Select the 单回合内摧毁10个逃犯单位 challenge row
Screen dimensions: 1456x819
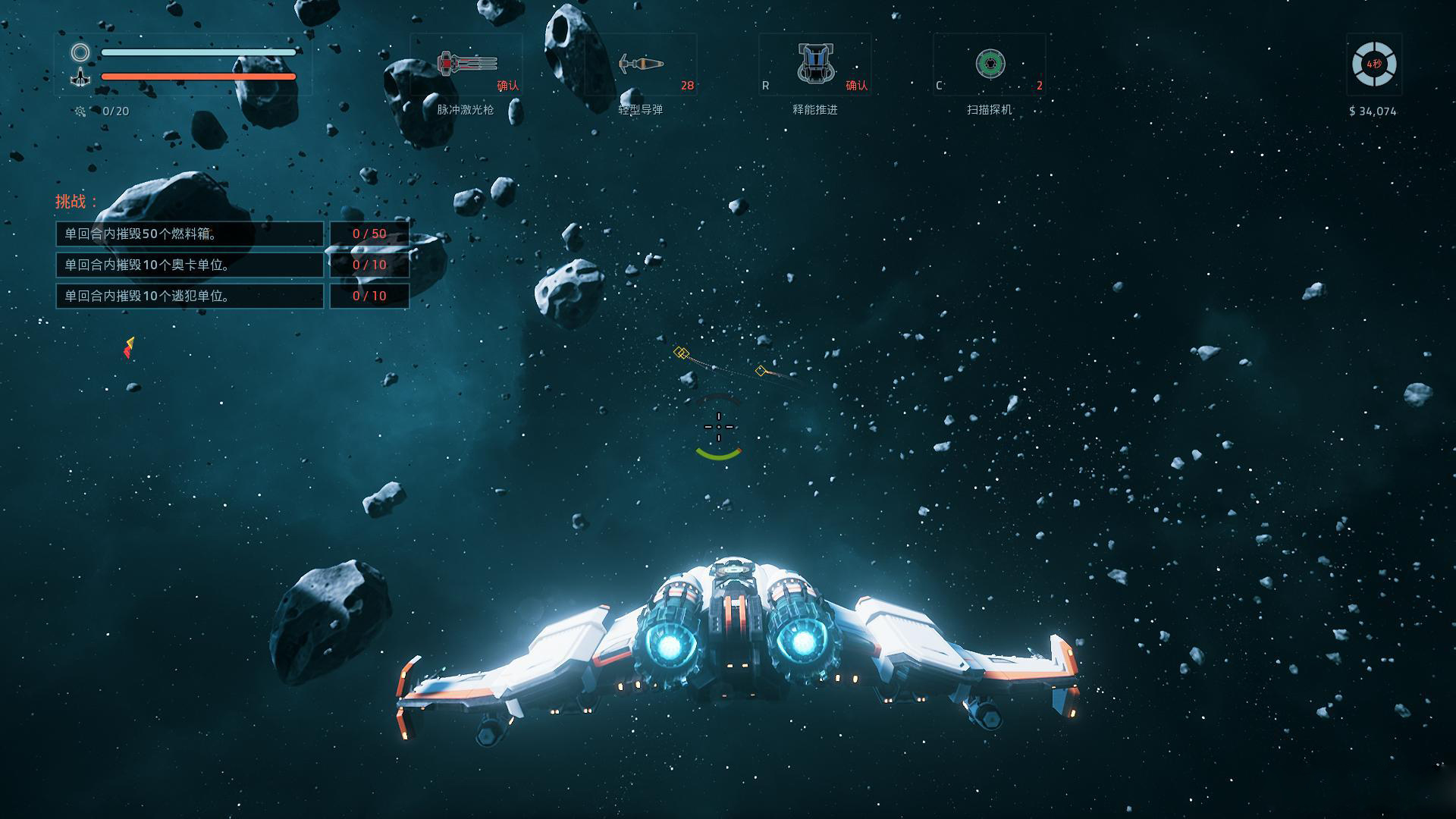point(190,296)
